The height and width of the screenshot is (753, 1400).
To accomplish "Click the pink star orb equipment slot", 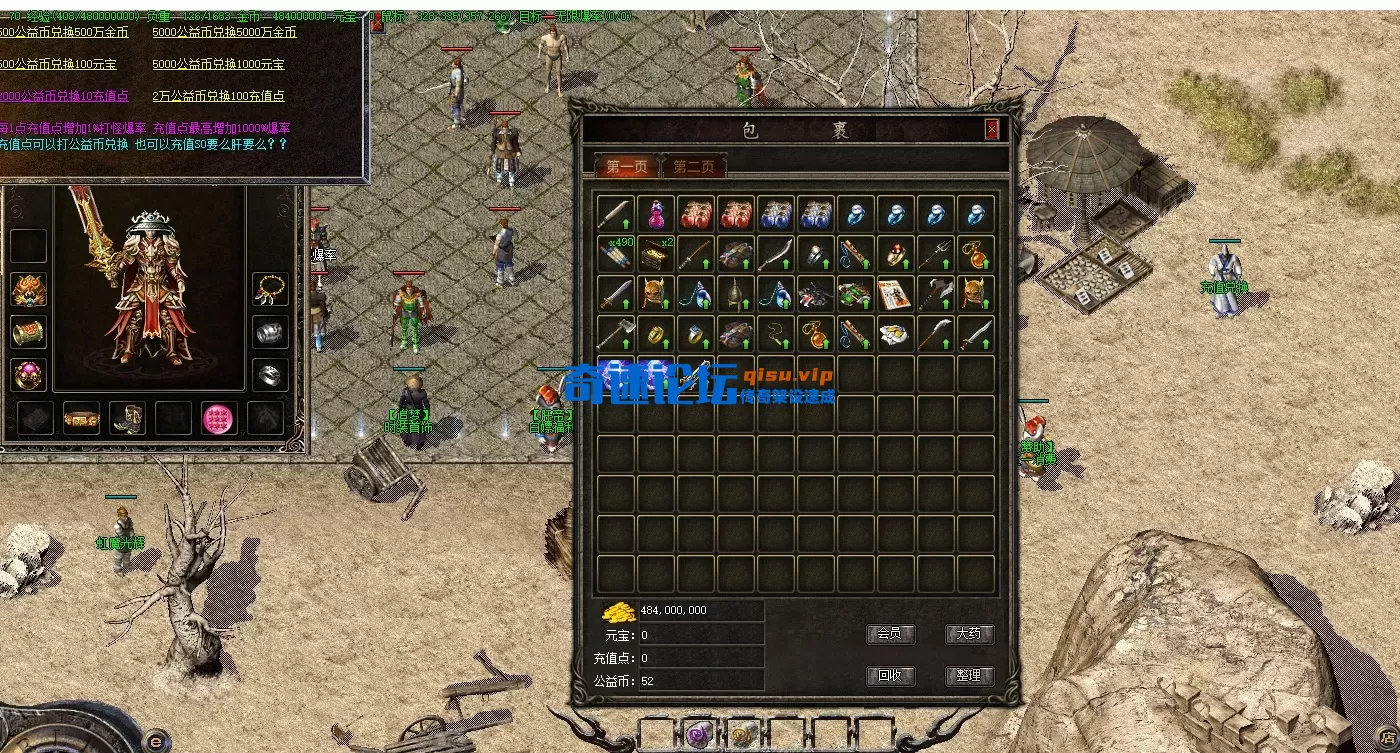I will pos(219,418).
